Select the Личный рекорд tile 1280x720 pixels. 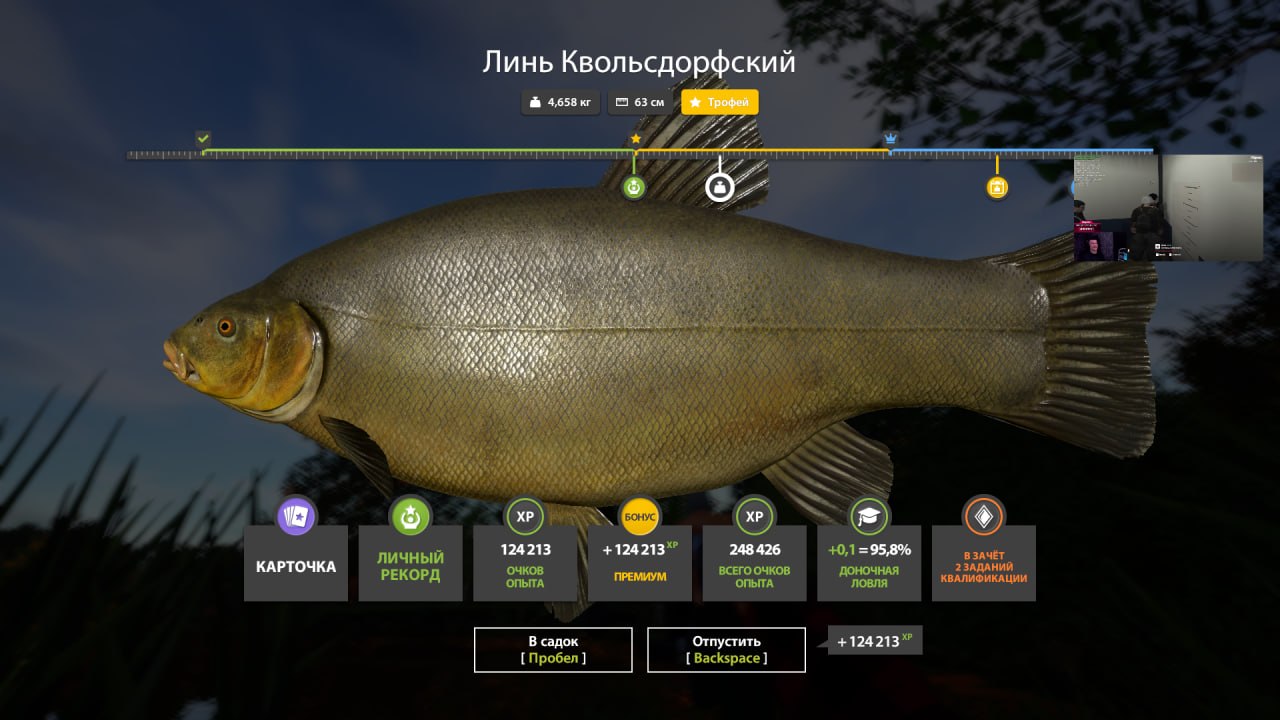pyautogui.click(x=410, y=564)
